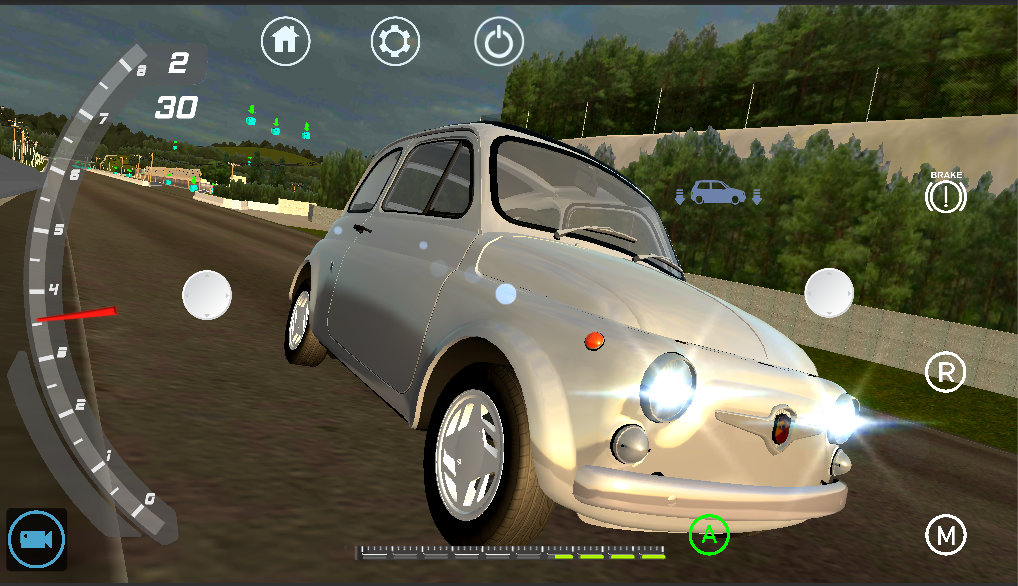Open the gear settings menu
The image size is (1018, 586).
coord(395,41)
